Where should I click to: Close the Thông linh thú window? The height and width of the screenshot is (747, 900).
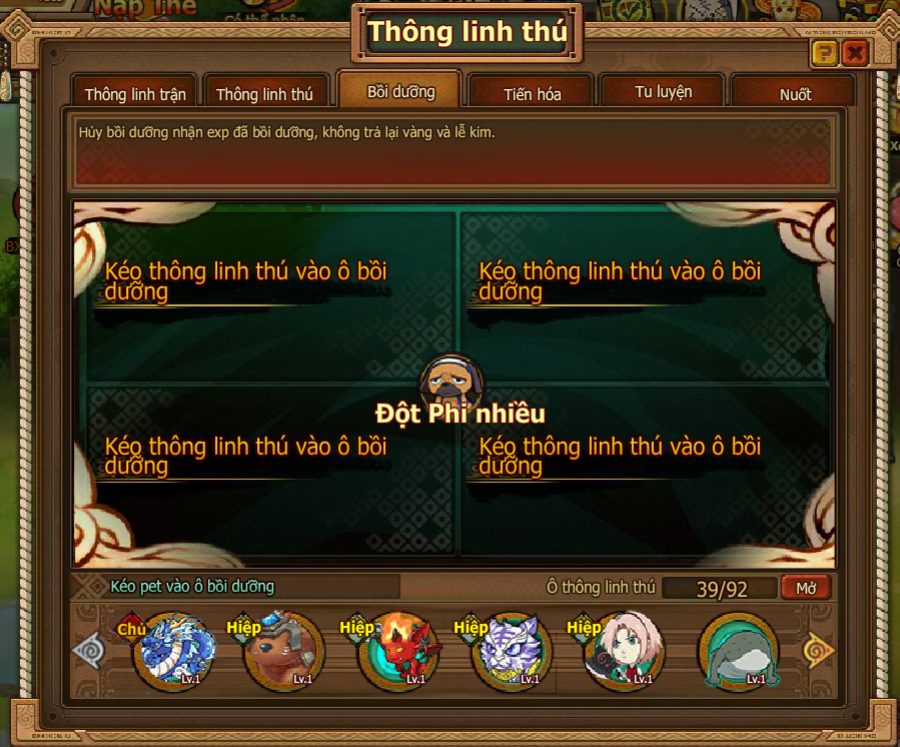(855, 53)
